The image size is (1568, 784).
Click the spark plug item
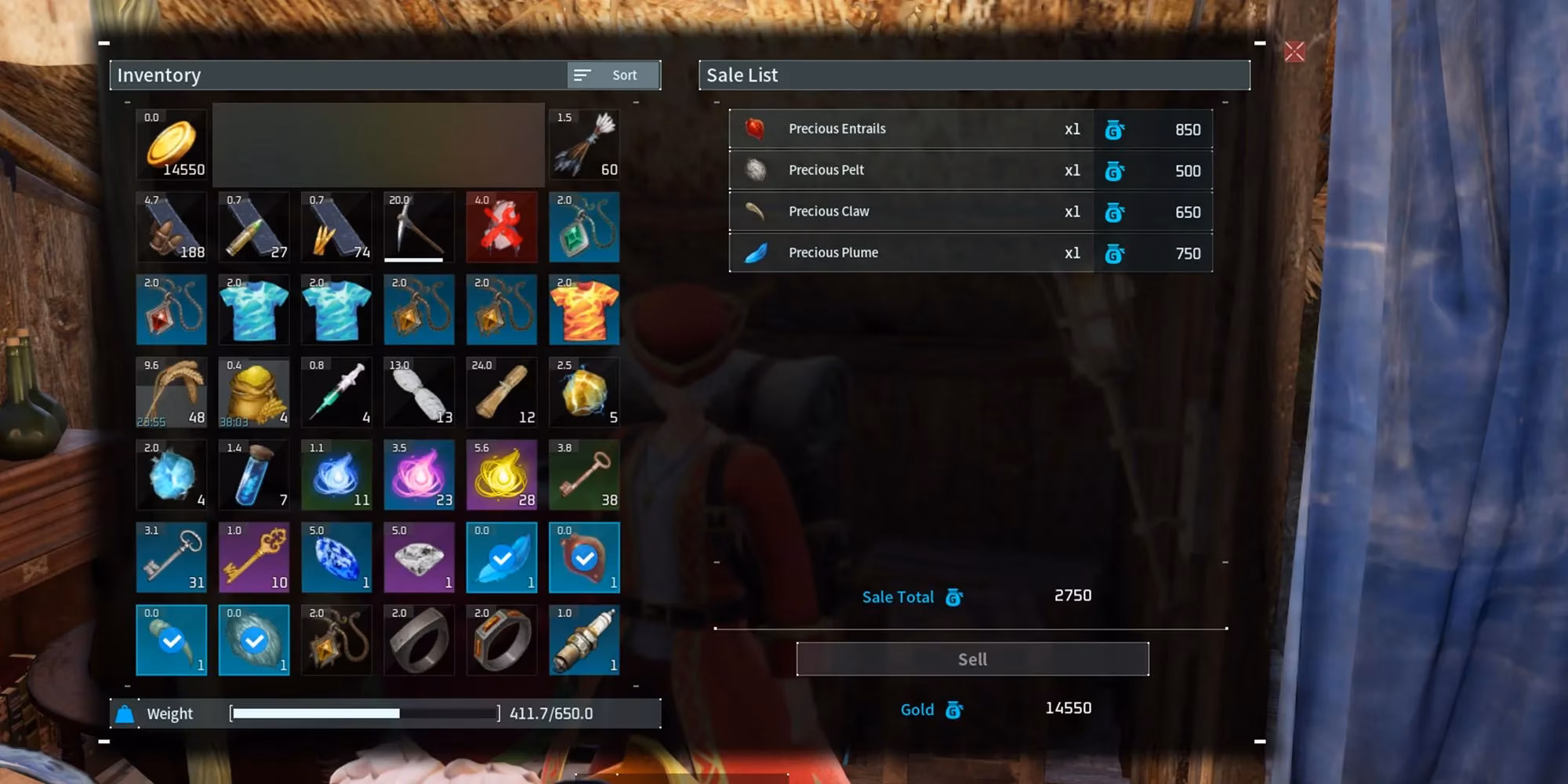pos(585,641)
